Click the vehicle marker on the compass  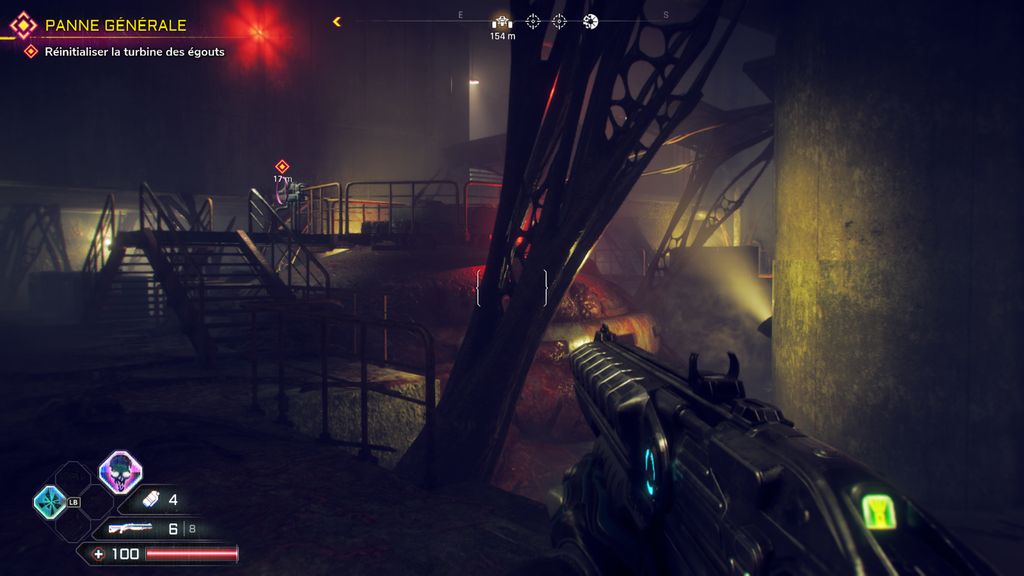click(502, 21)
